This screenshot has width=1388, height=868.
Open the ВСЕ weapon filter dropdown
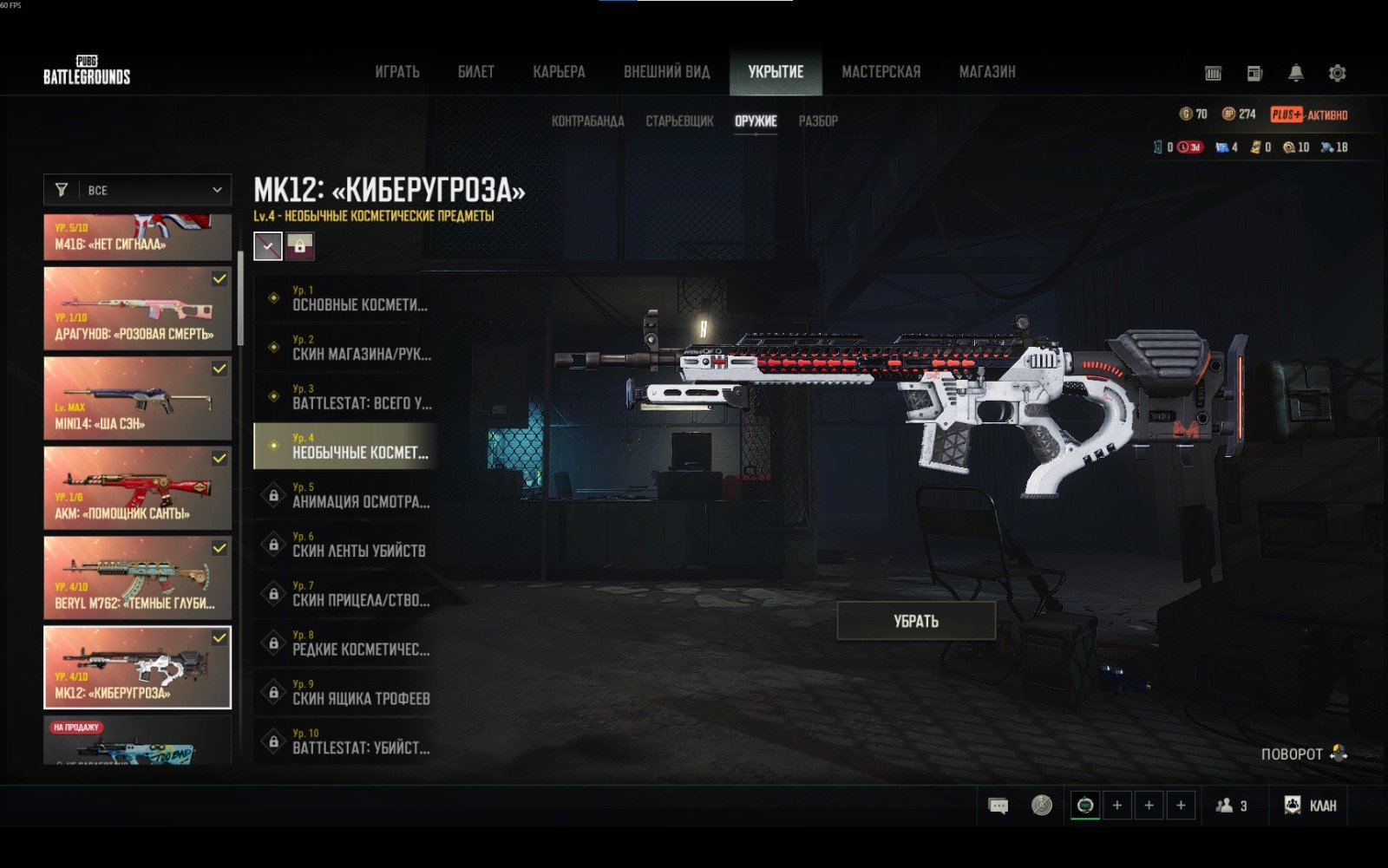tap(138, 190)
